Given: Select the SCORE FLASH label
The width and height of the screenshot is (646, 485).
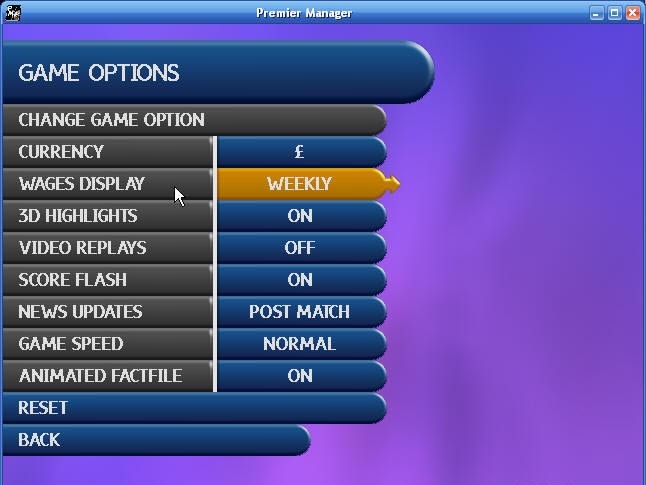Looking at the screenshot, I should 110,280.
